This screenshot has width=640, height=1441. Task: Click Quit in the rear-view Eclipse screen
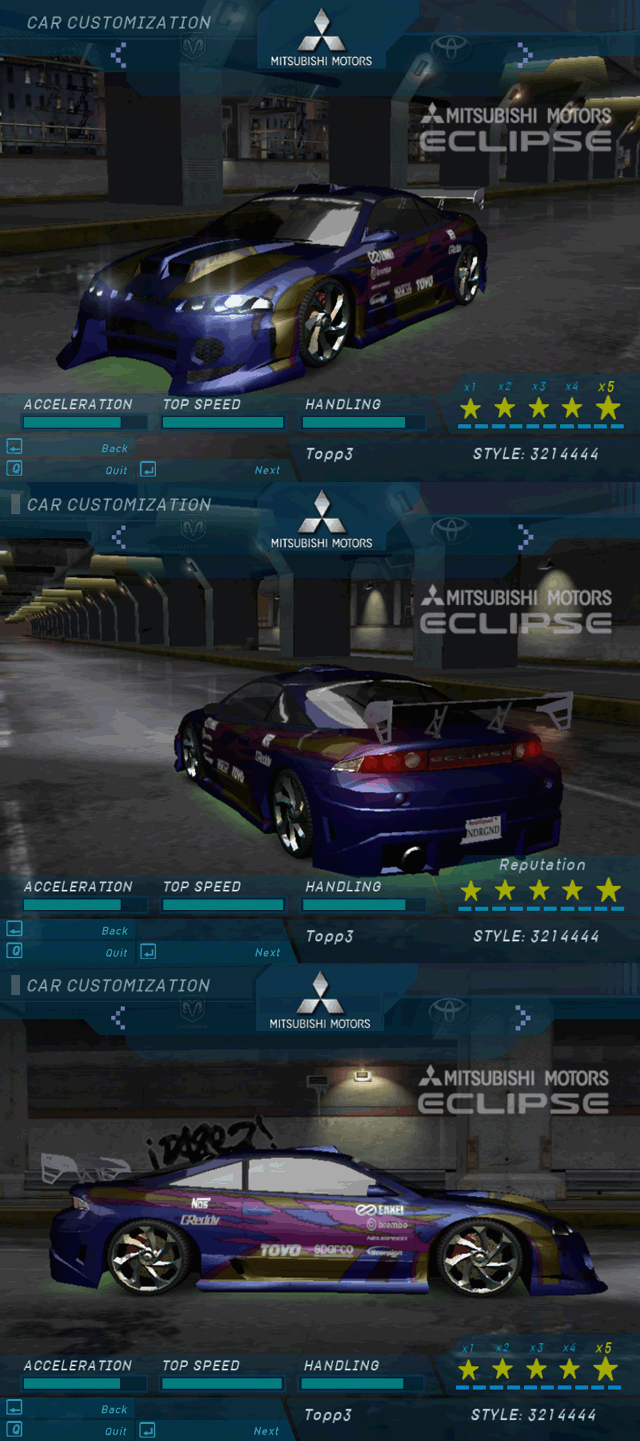[117, 953]
